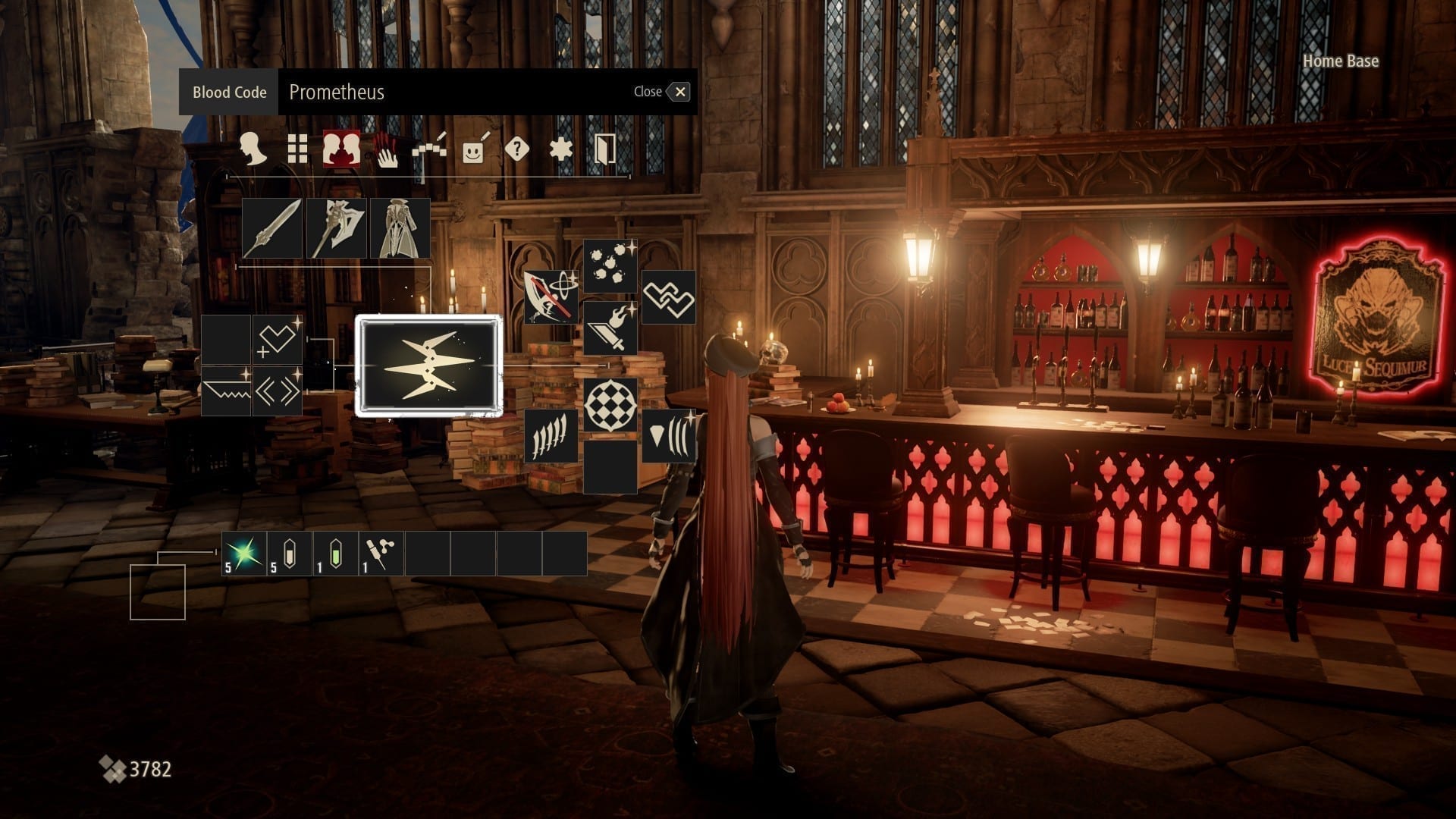Image resolution: width=1456 pixels, height=819 pixels.
Task: Close the Blood Code menu
Action: coord(679,92)
